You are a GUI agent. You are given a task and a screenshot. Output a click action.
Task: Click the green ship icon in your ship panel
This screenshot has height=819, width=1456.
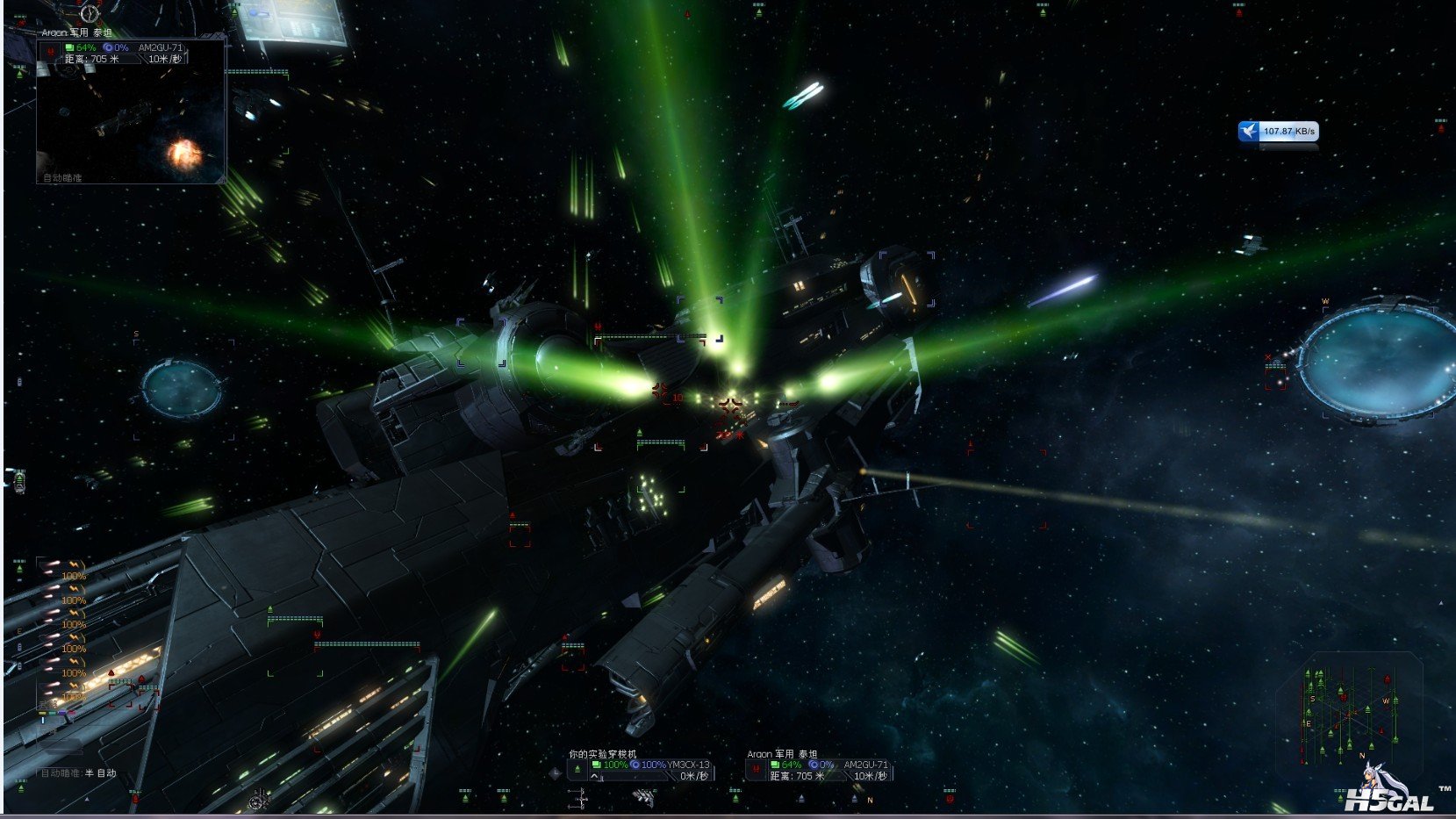tap(577, 770)
